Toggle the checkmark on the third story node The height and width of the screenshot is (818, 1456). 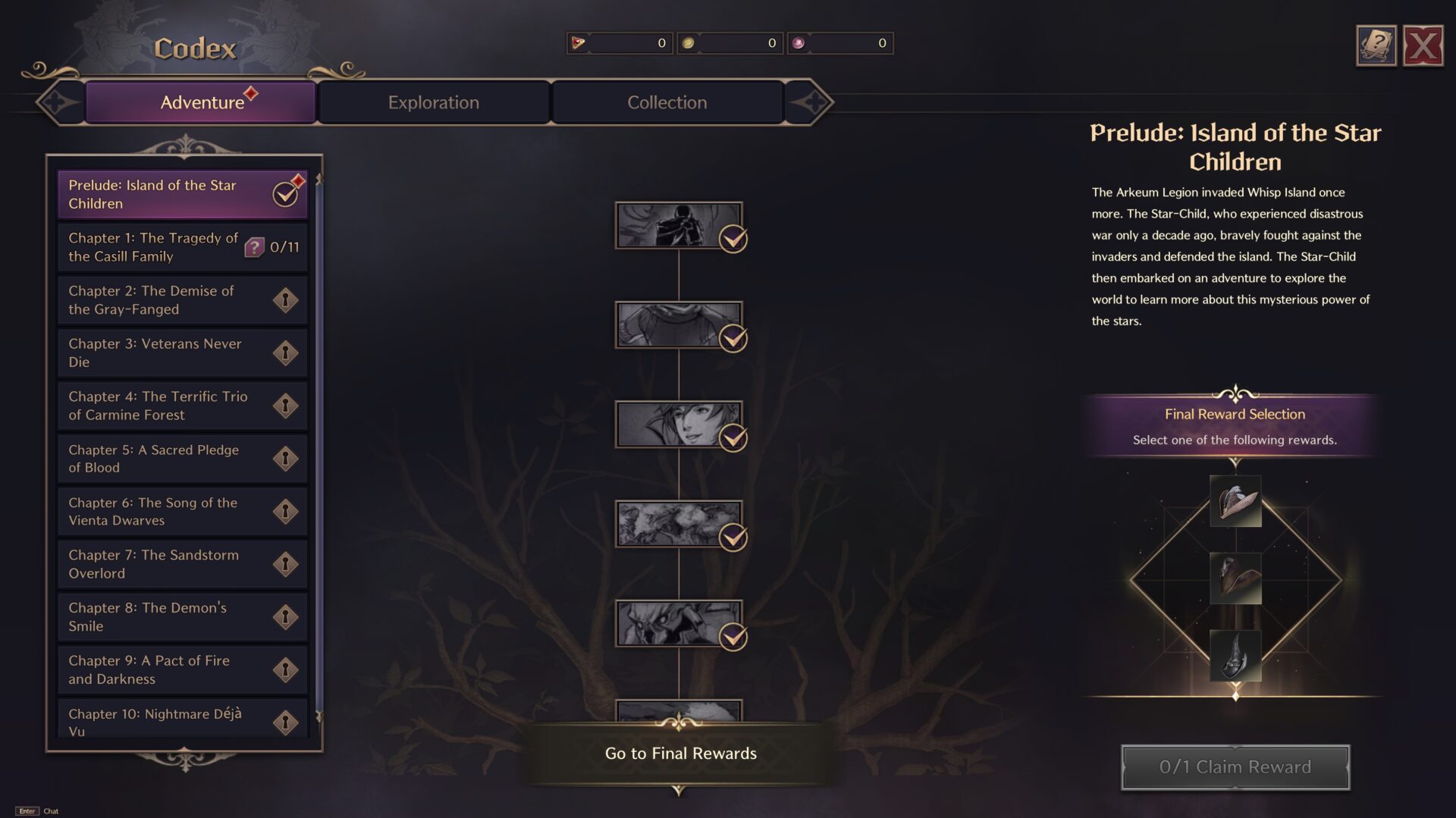[732, 438]
